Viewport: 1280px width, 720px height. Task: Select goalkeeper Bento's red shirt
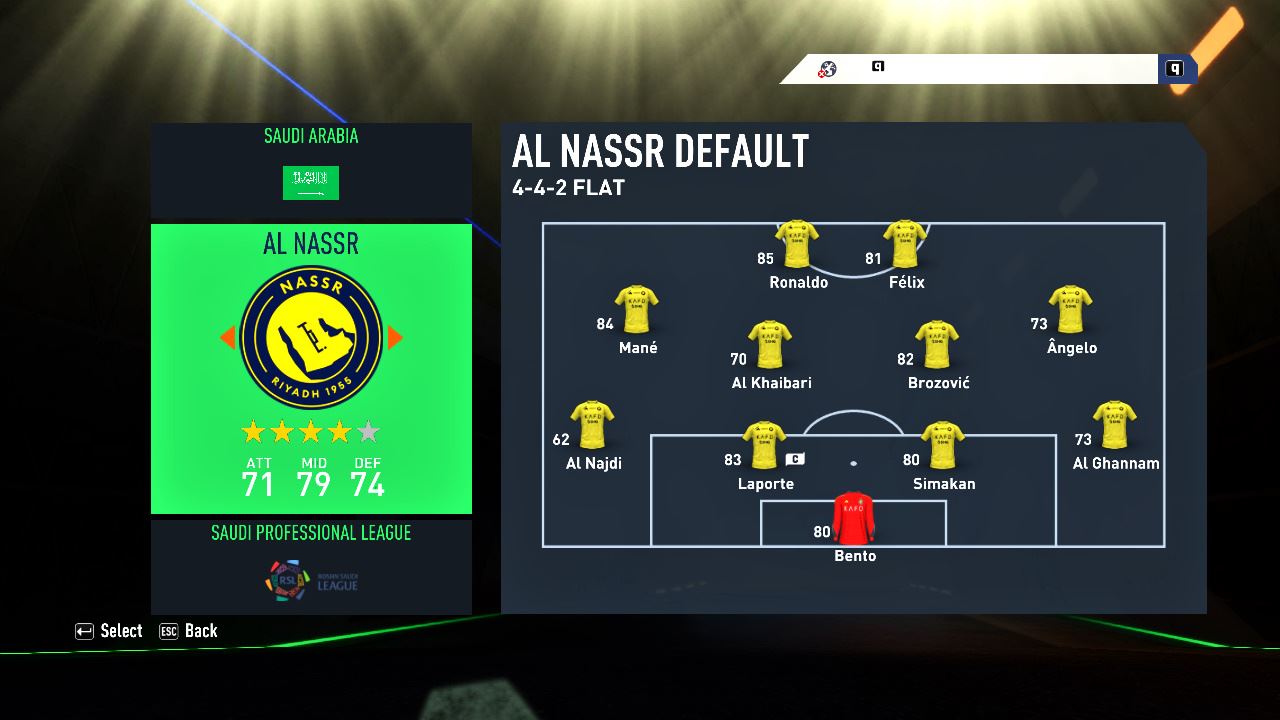[853, 518]
